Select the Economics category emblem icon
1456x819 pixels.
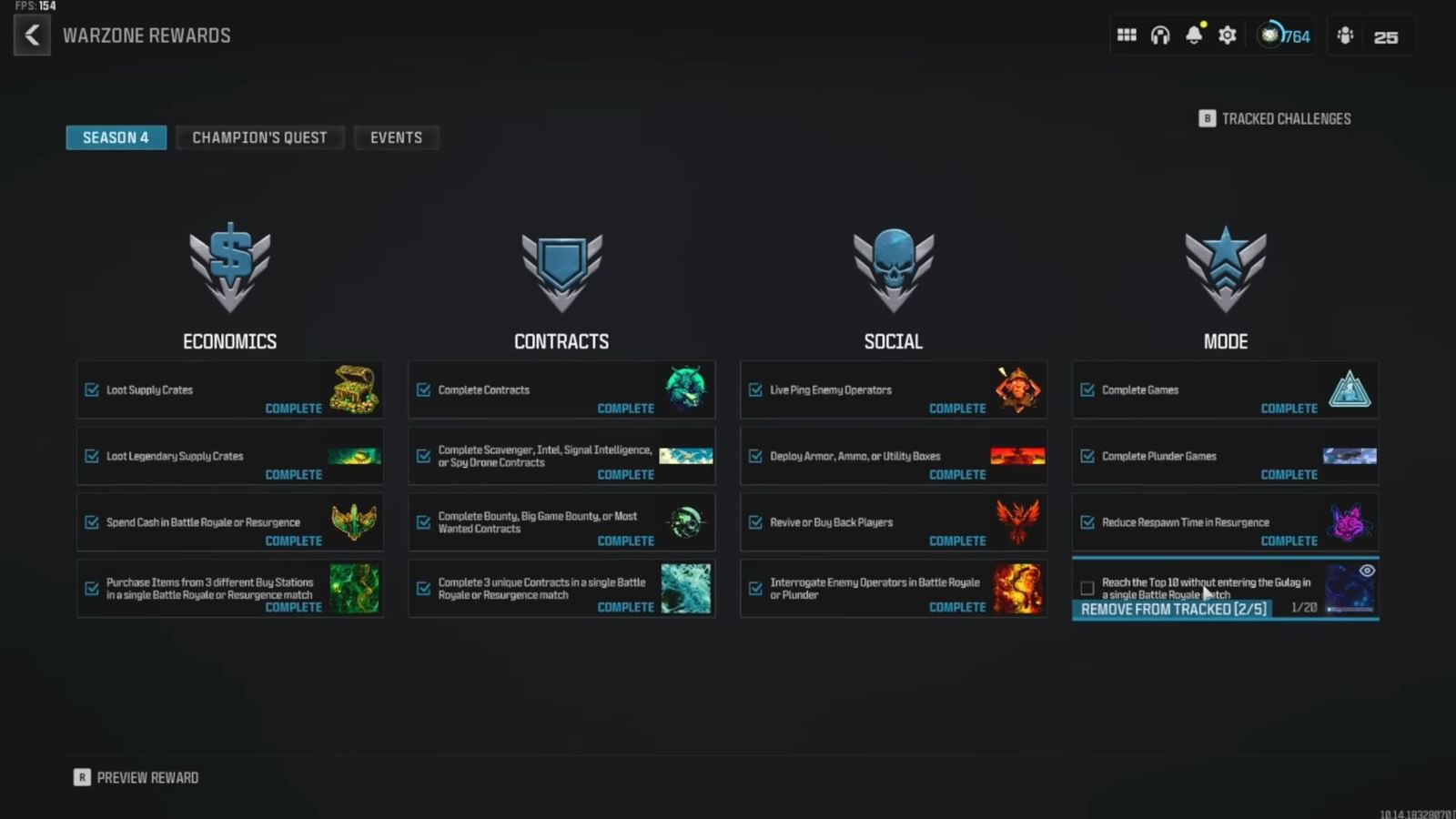tap(229, 268)
